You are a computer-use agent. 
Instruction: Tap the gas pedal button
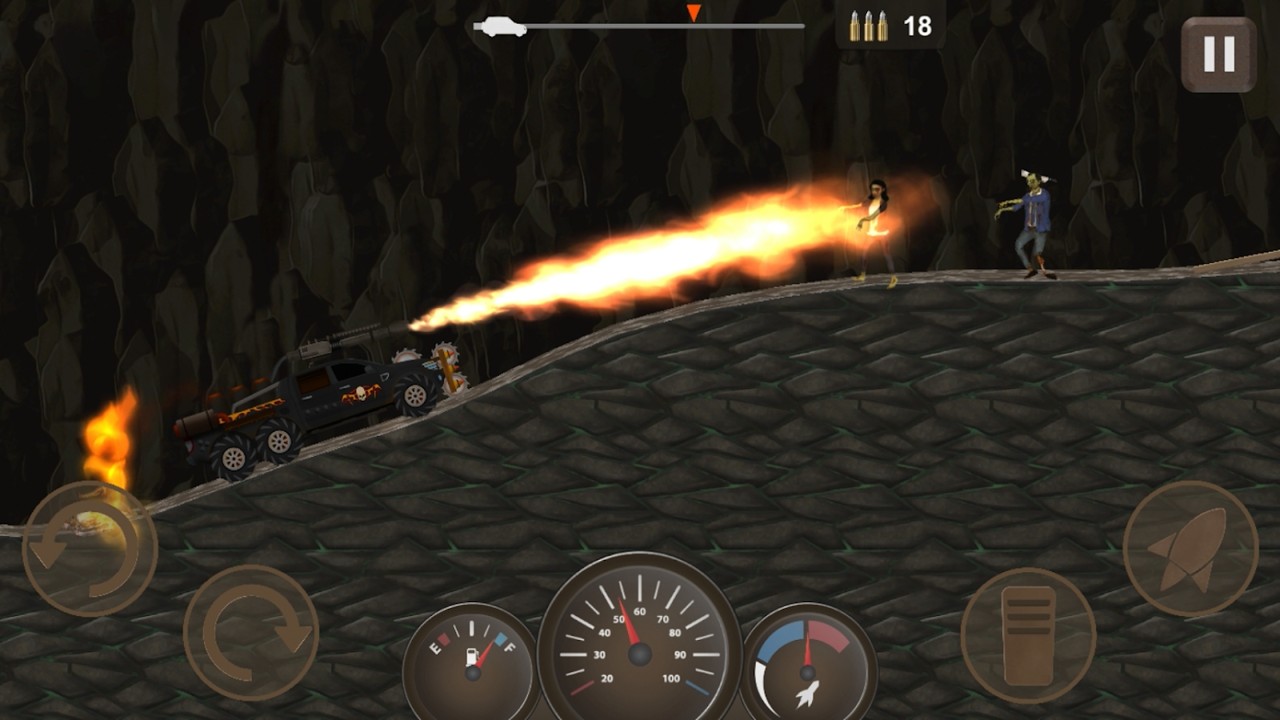pos(1028,635)
